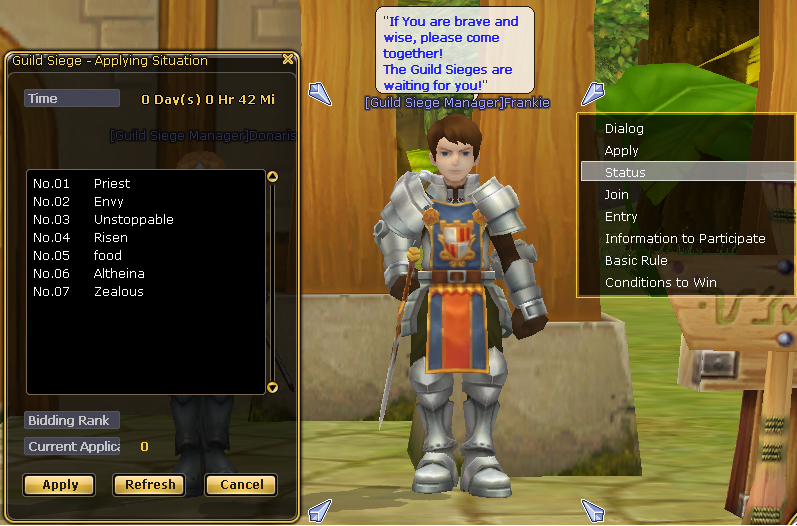Close the Guild Siege window with X
The width and height of the screenshot is (797, 526).
pyautogui.click(x=288, y=59)
